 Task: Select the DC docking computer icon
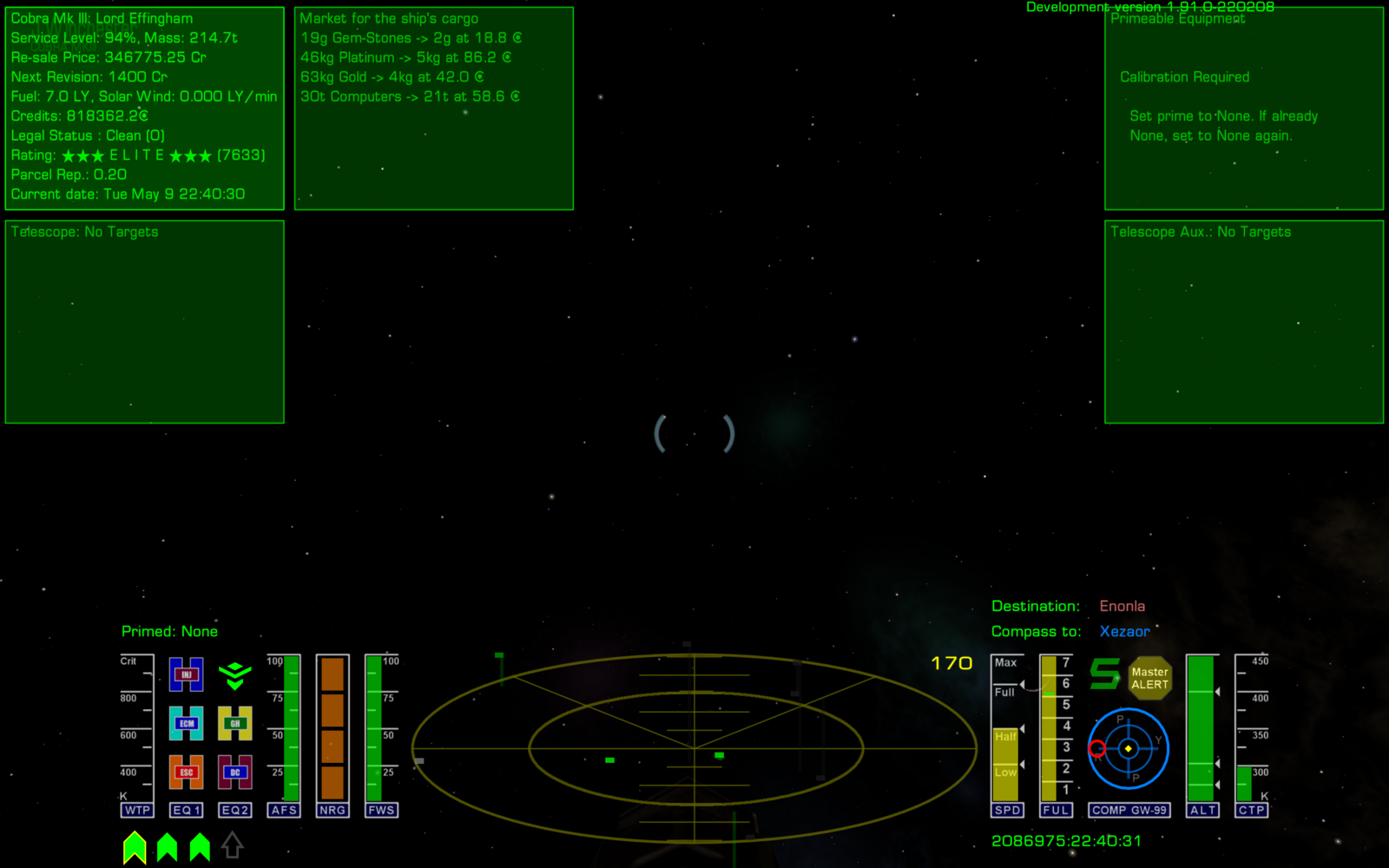click(x=234, y=772)
